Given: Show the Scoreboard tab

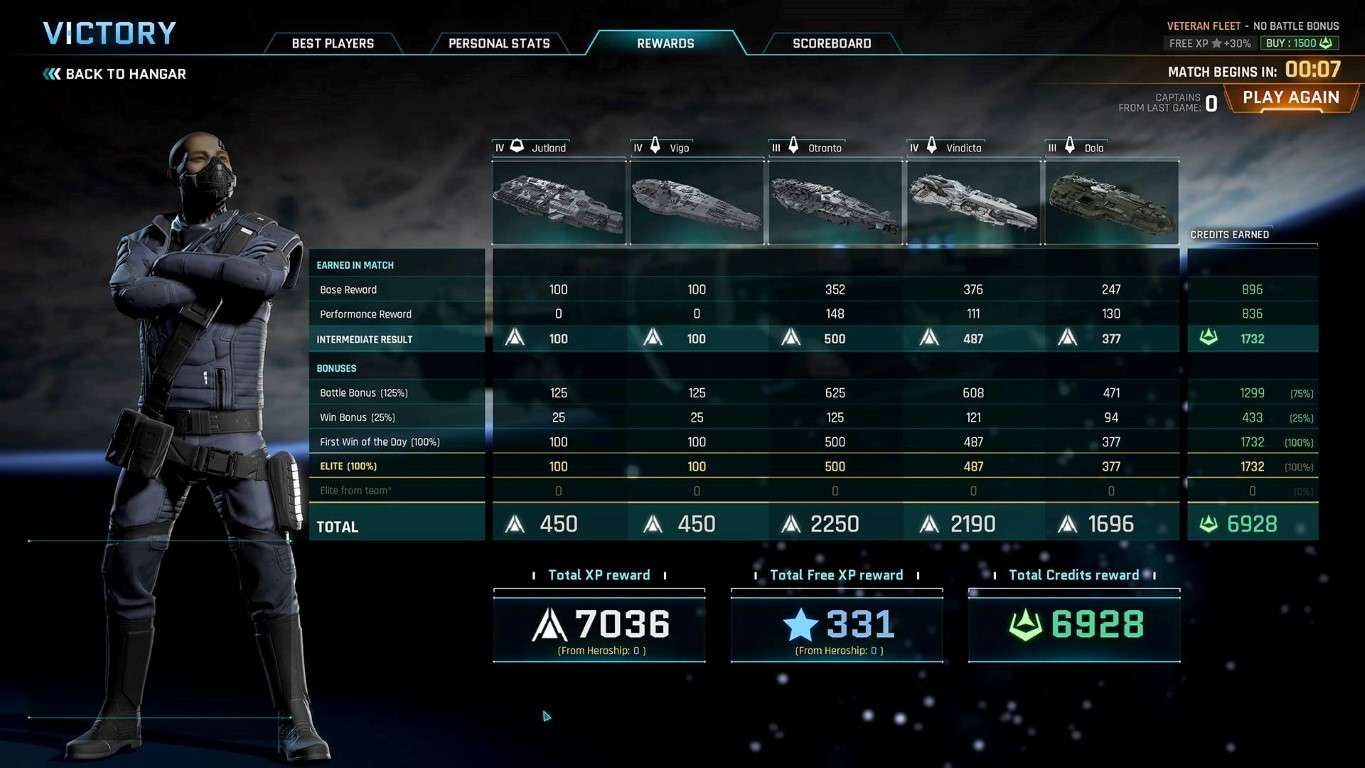Looking at the screenshot, I should pos(831,43).
